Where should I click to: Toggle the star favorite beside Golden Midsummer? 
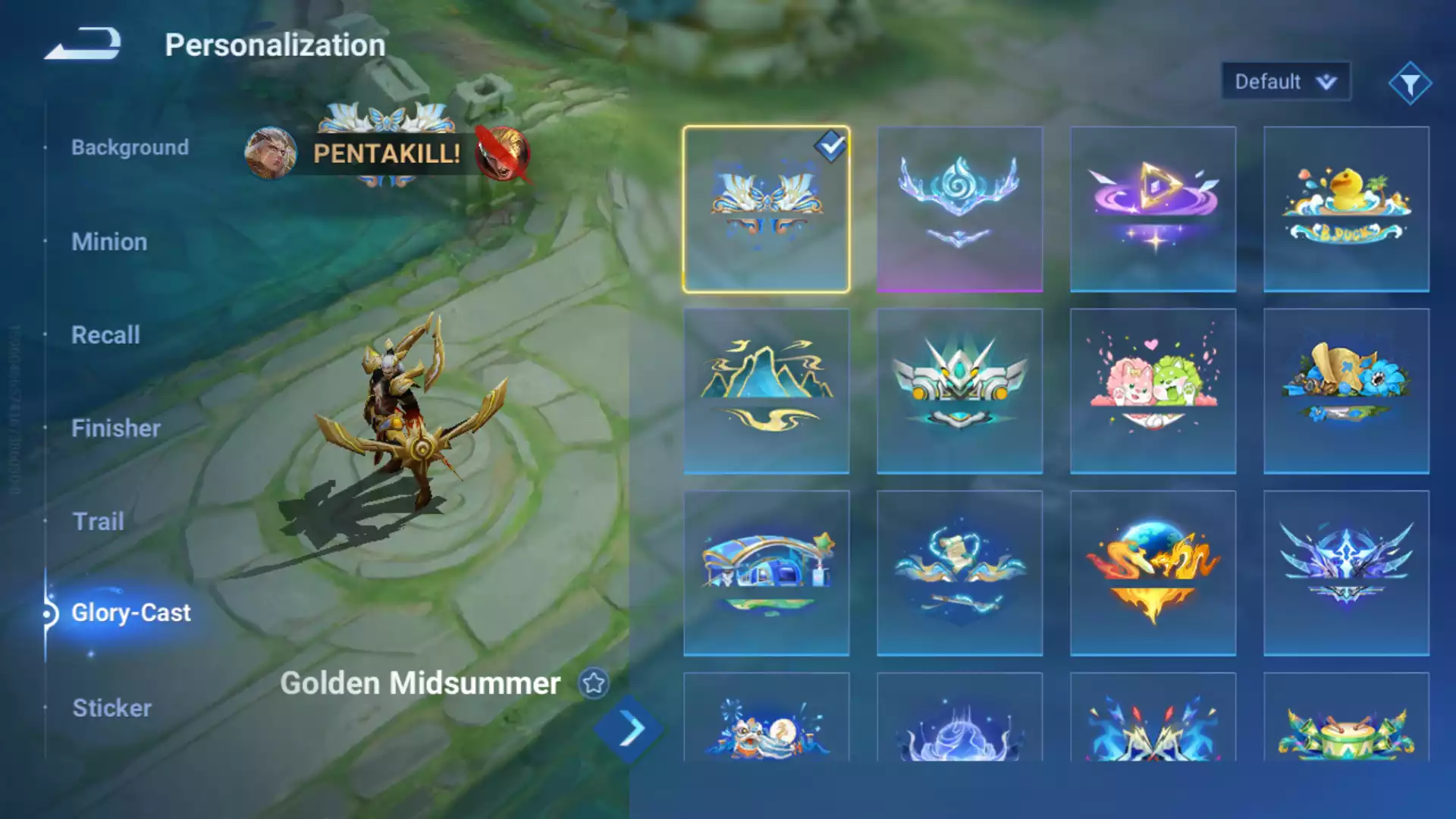[594, 683]
